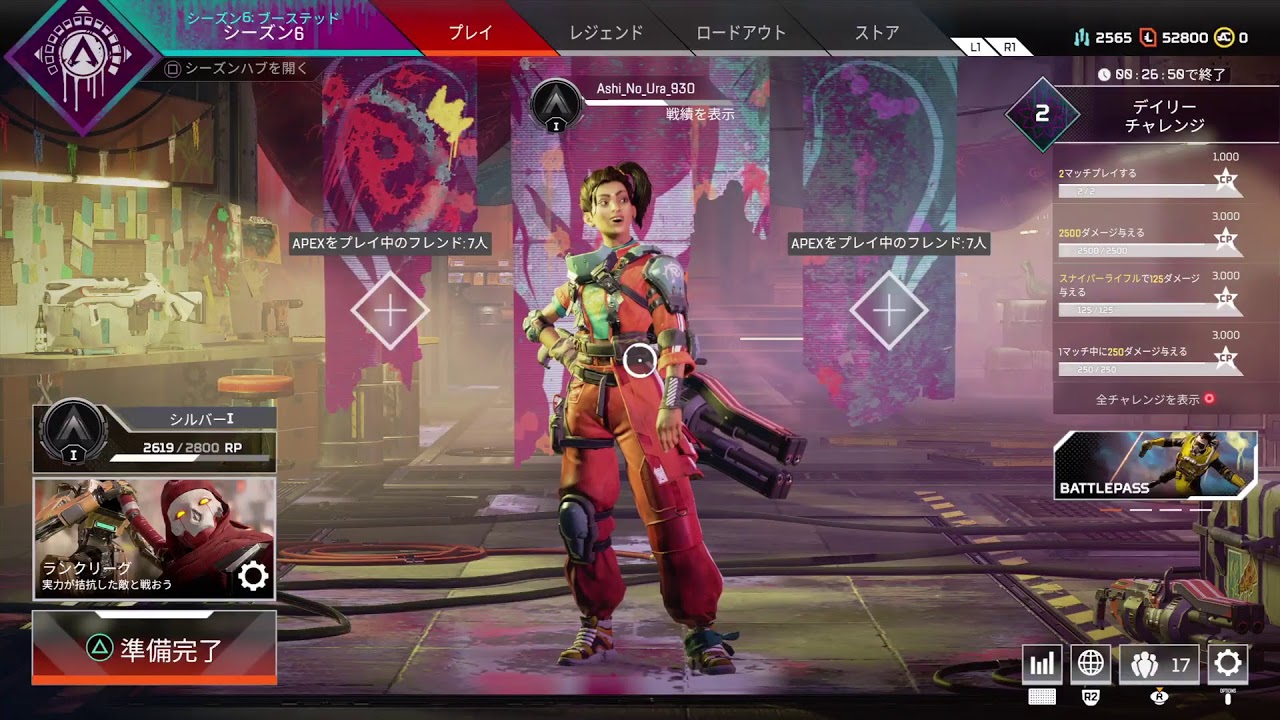Open the レジェンド tab
The image size is (1280, 720).
[x=606, y=33]
